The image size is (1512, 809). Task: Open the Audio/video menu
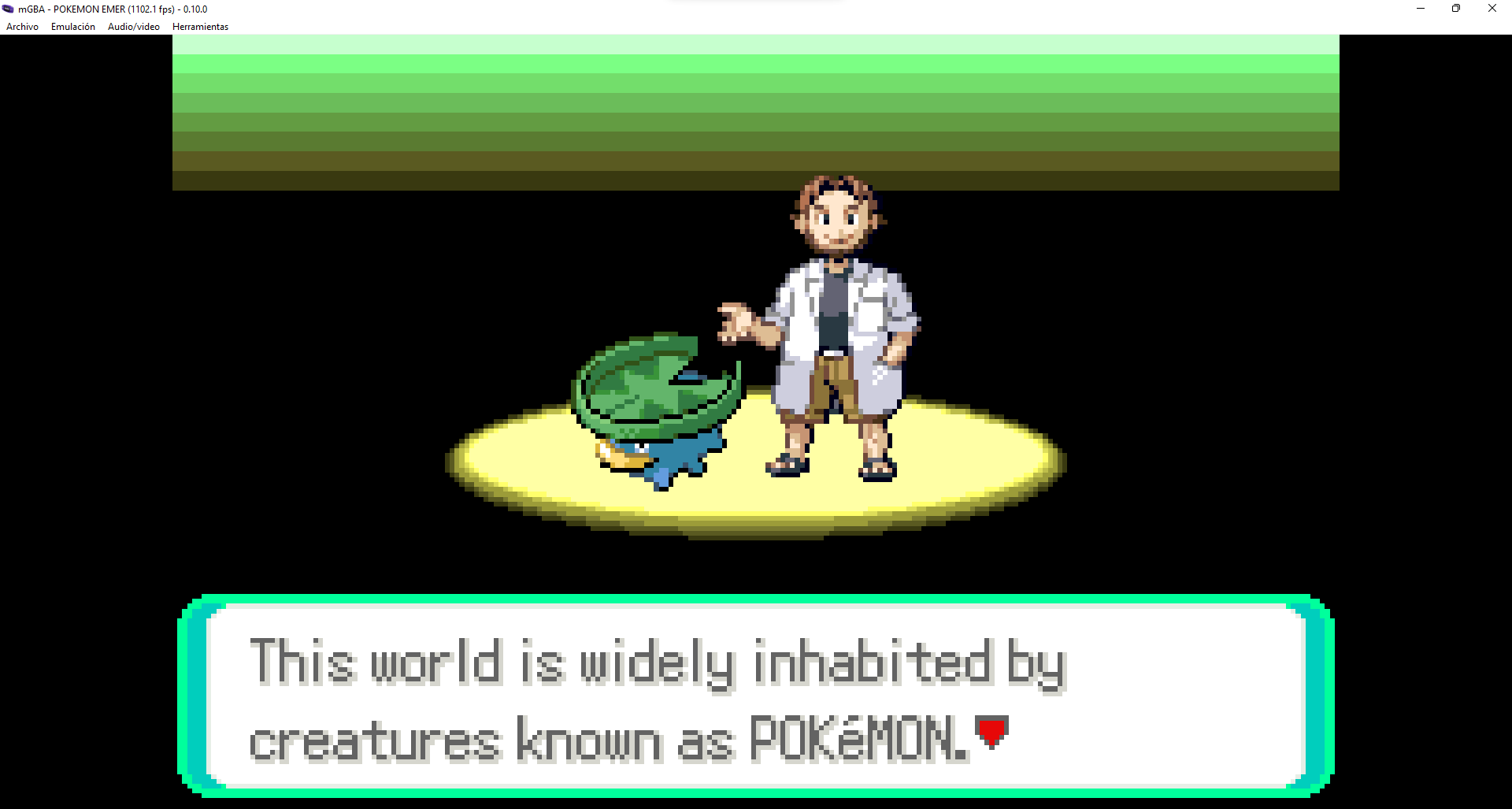point(133,26)
